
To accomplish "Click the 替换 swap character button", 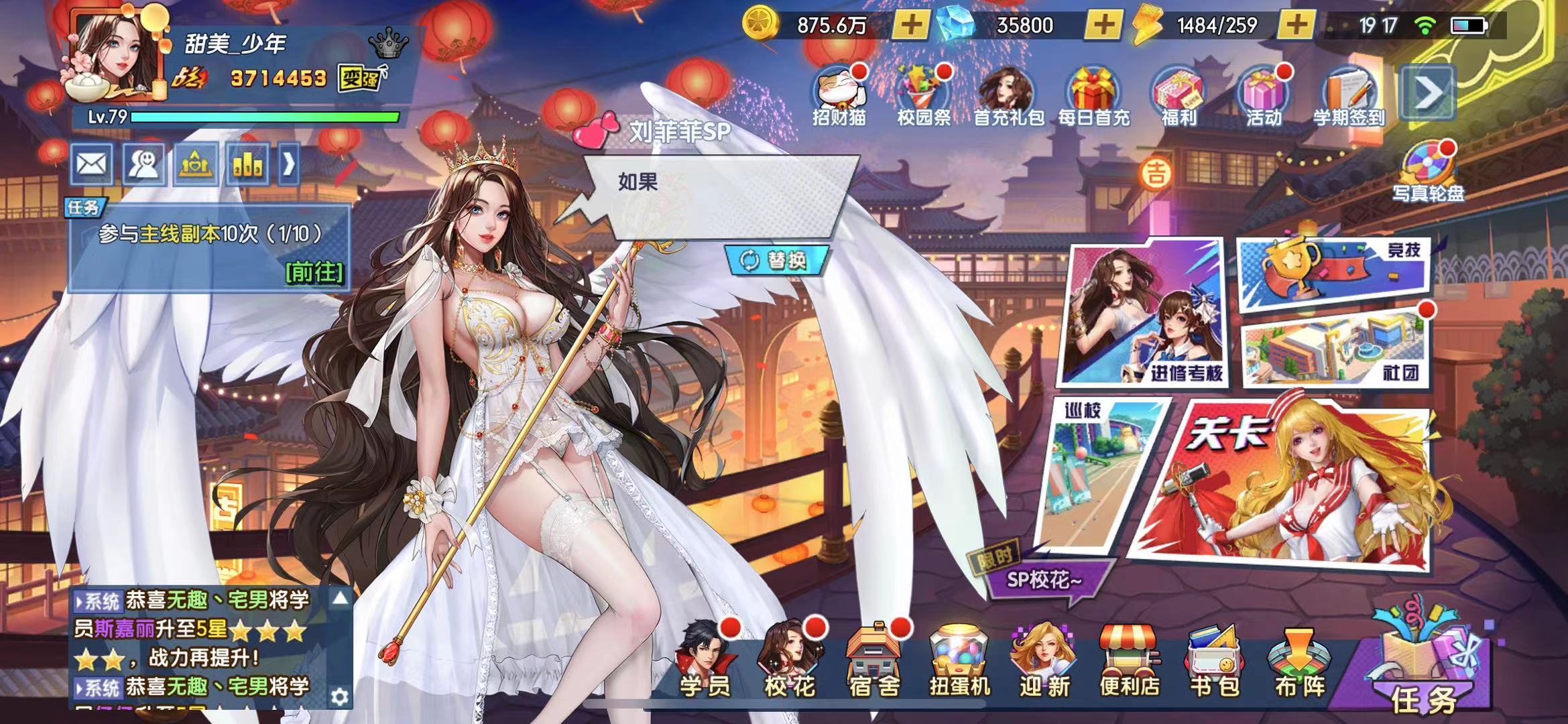I will (x=776, y=260).
